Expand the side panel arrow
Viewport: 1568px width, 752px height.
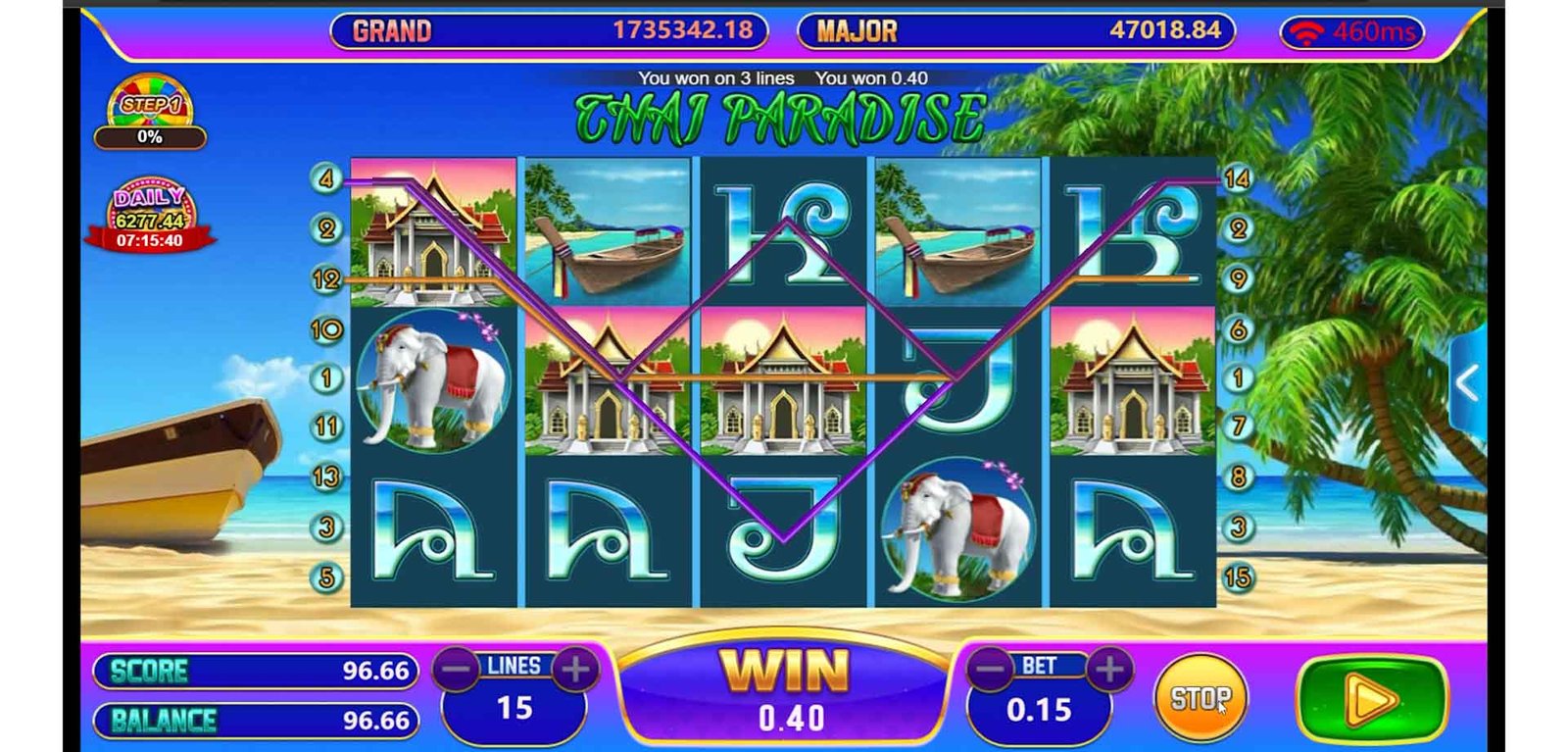(1467, 383)
